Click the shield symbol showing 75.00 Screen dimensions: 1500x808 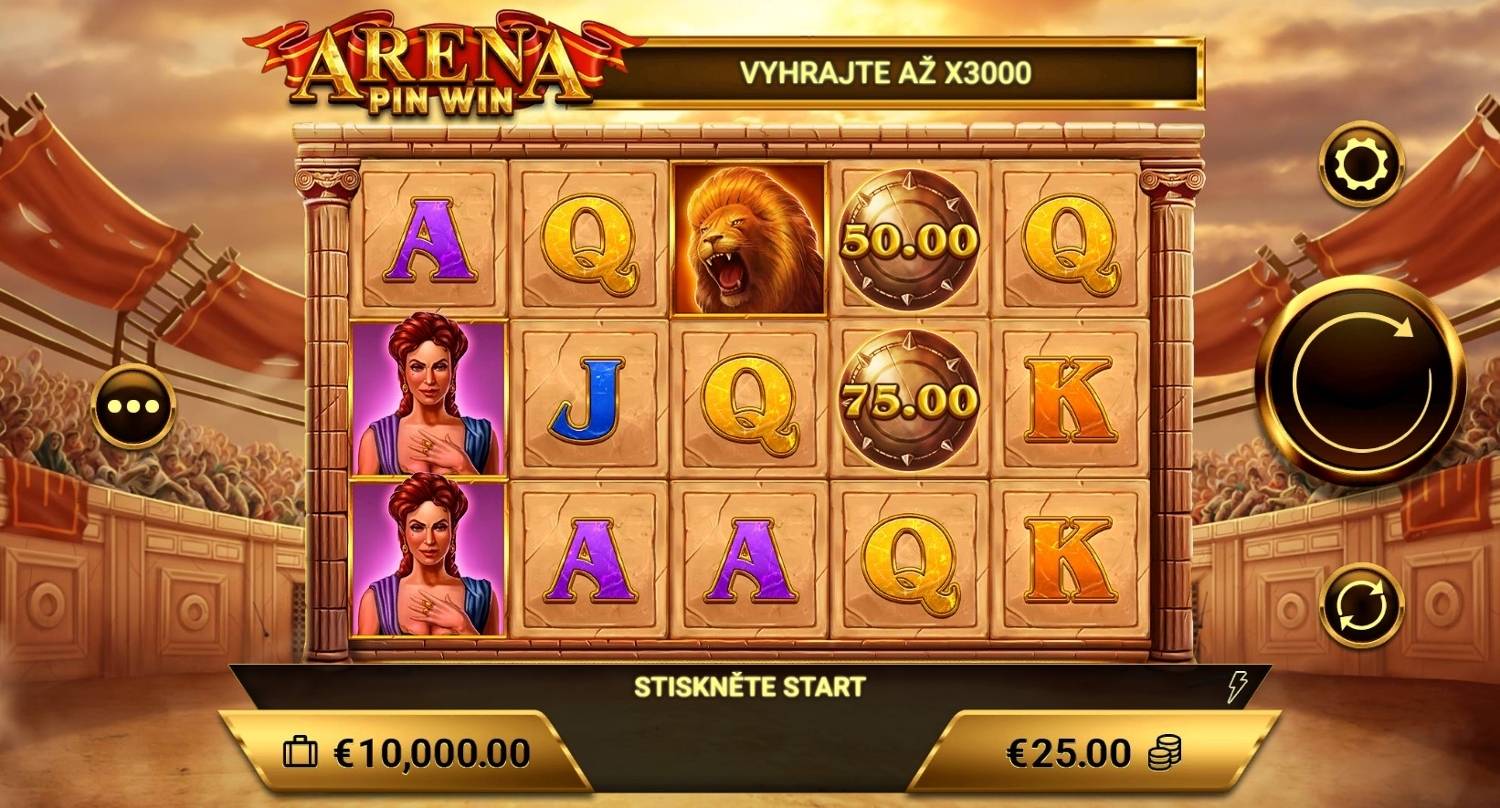908,399
